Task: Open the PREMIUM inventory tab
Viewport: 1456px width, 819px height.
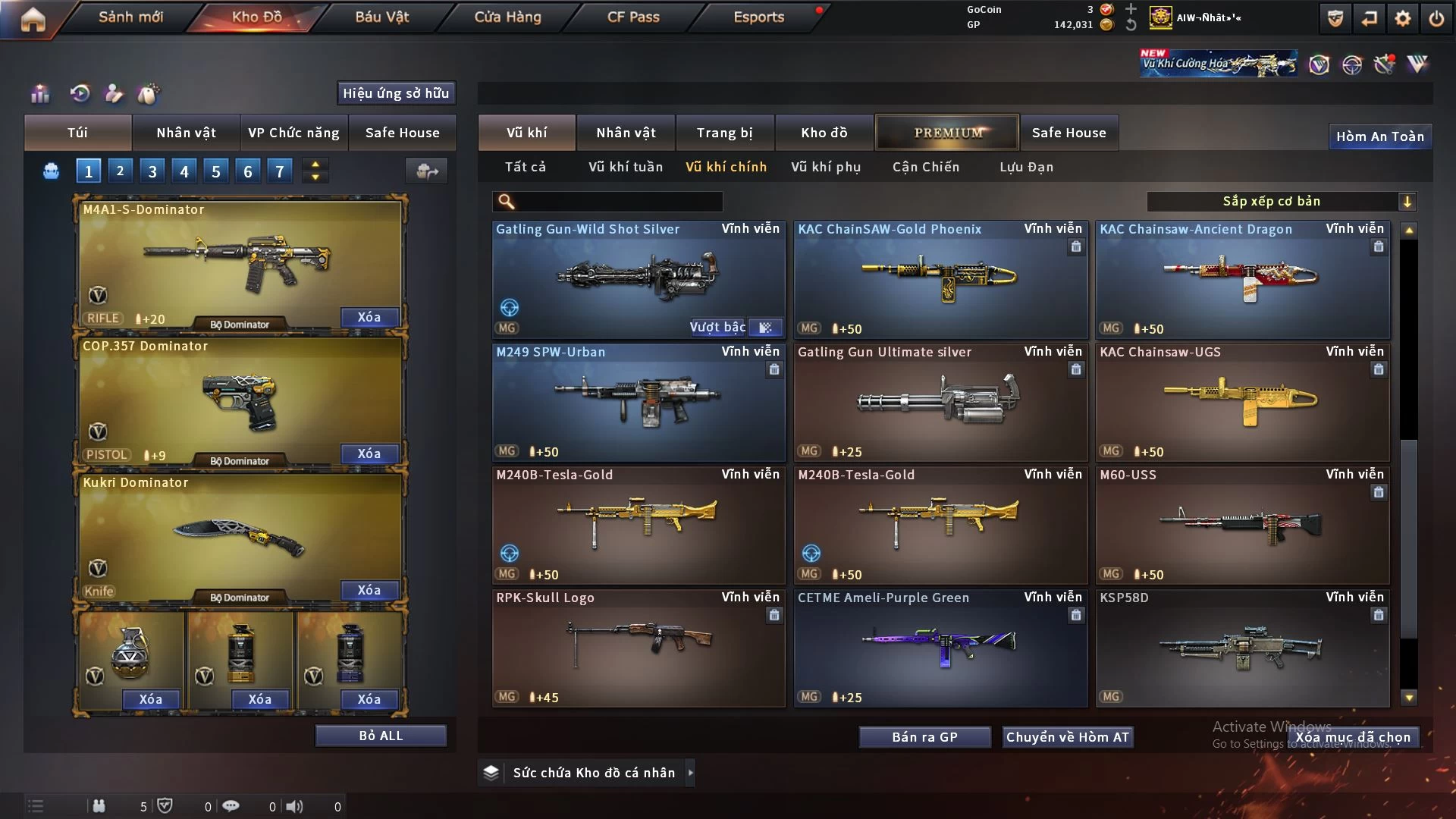Action: [x=947, y=133]
